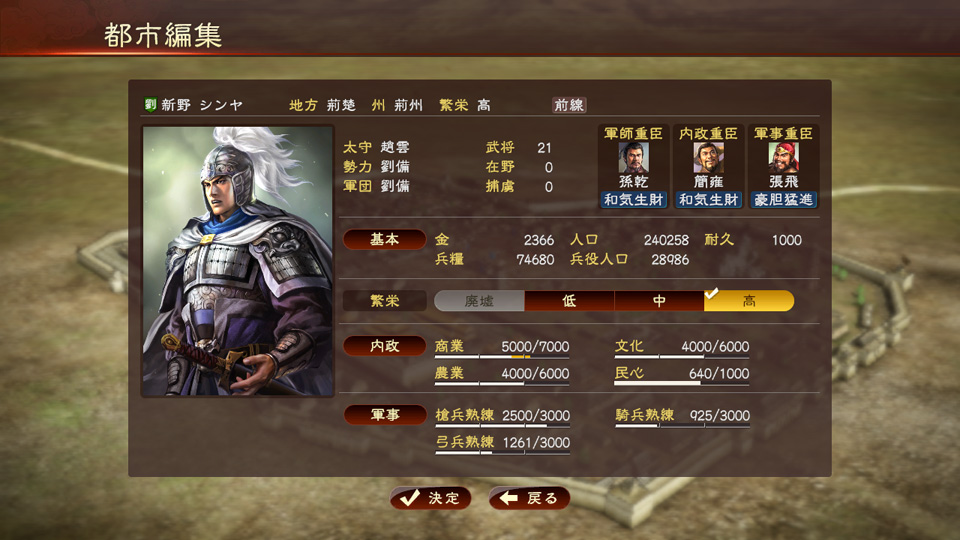Go back with the 戻る button
The image size is (960, 540).
point(530,498)
